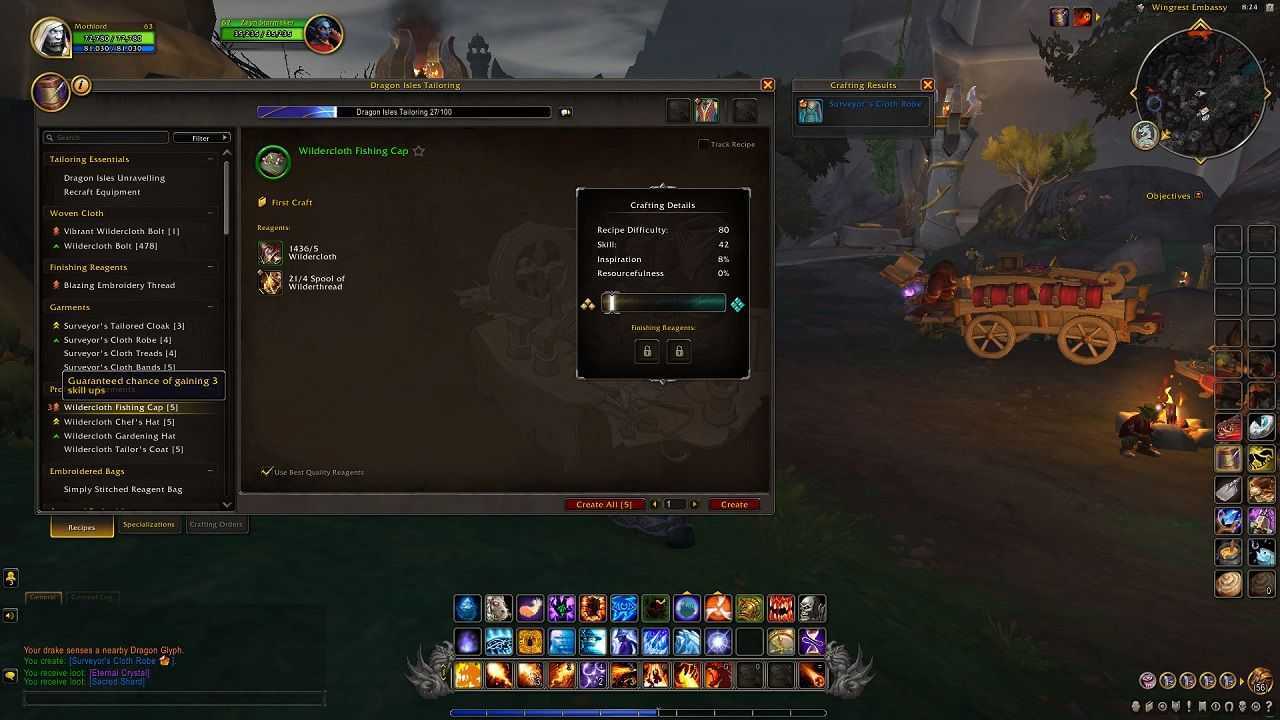Favorite Wildercloth Fishing Cap with the star

click(419, 151)
